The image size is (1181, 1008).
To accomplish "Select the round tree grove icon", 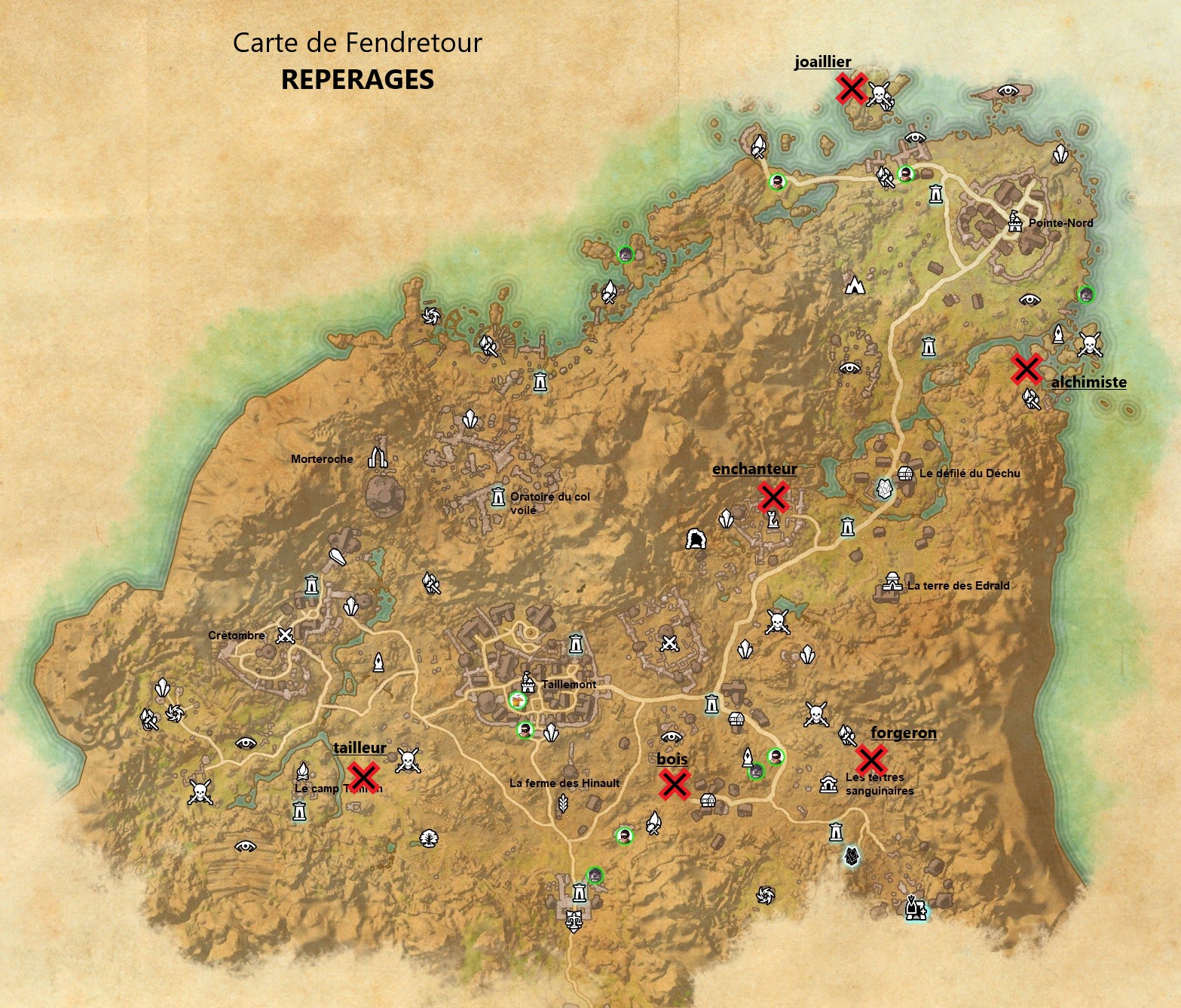I will (x=429, y=838).
